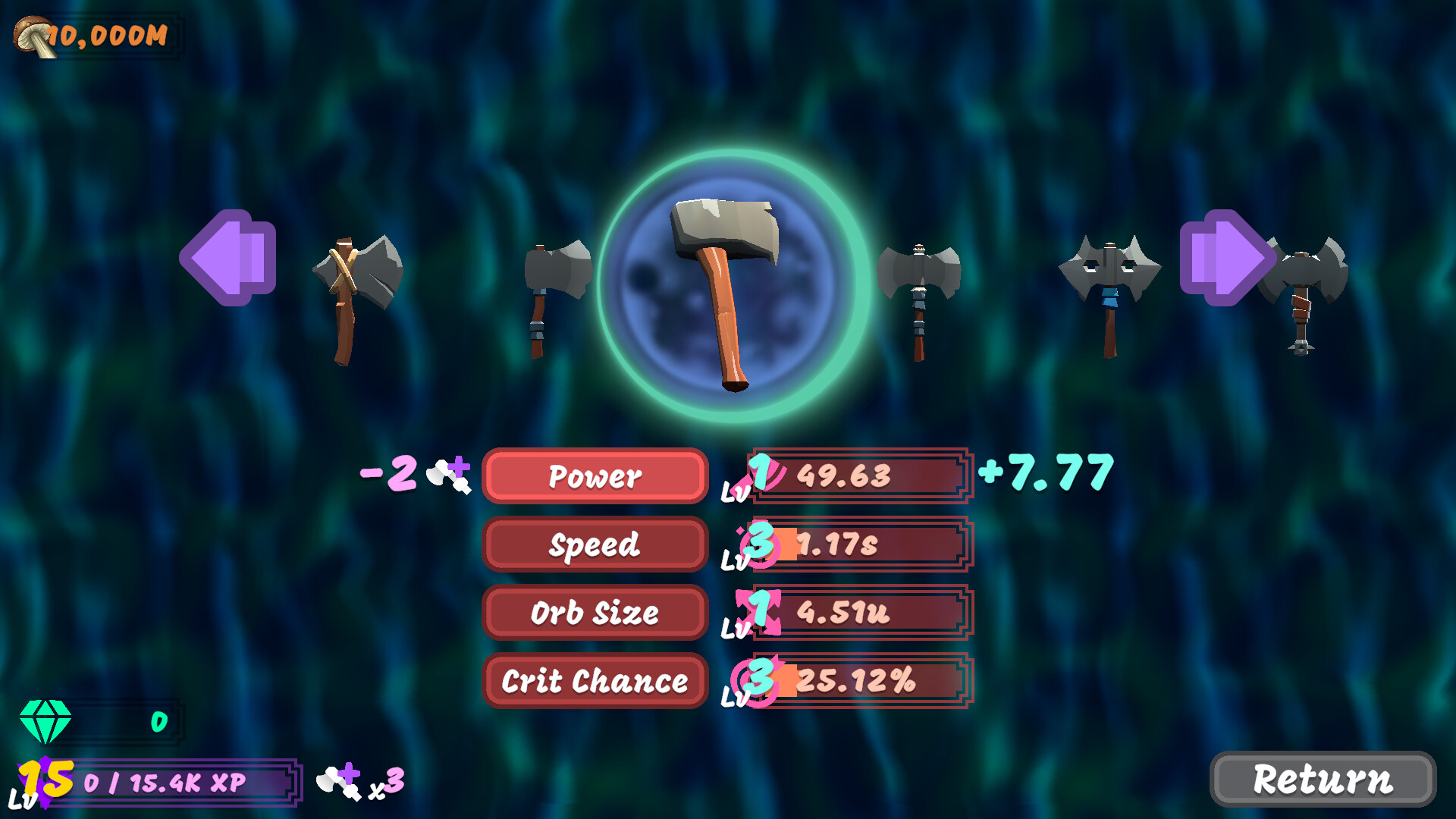Click the green diamond gem icon
1456x819 pixels.
tap(44, 720)
